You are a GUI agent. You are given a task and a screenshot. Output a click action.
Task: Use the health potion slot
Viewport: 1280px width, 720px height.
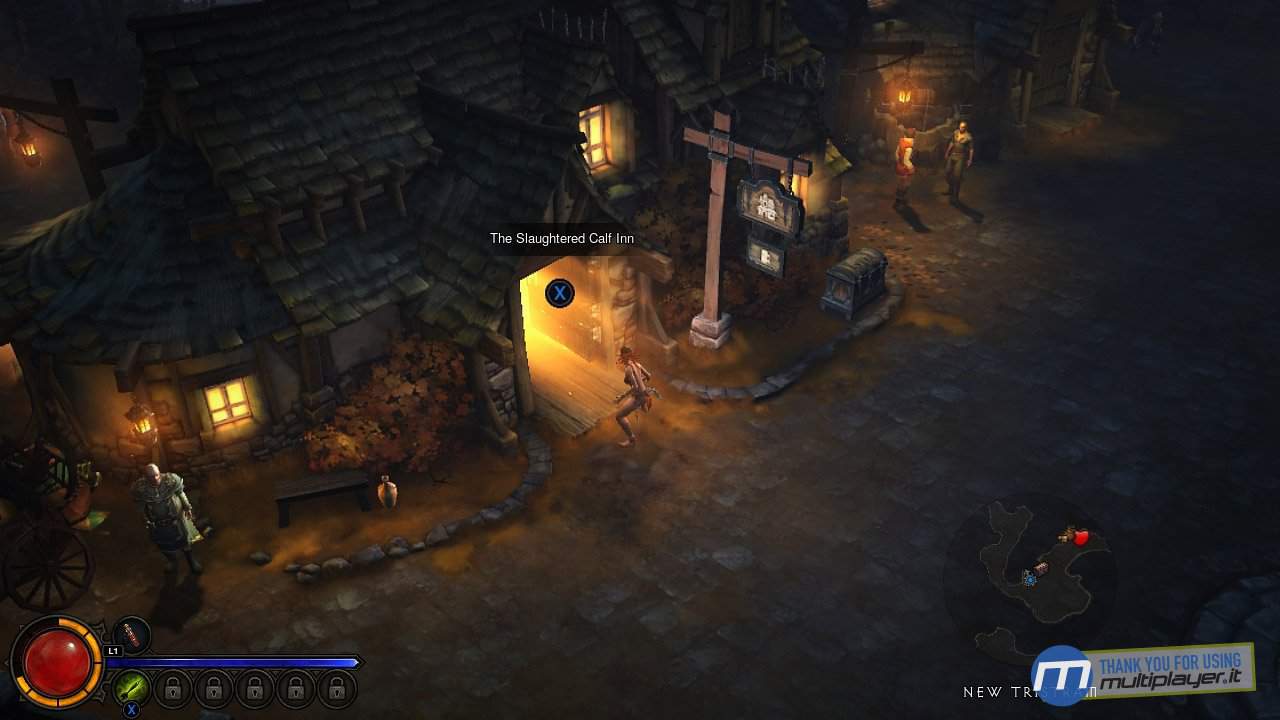(131, 636)
